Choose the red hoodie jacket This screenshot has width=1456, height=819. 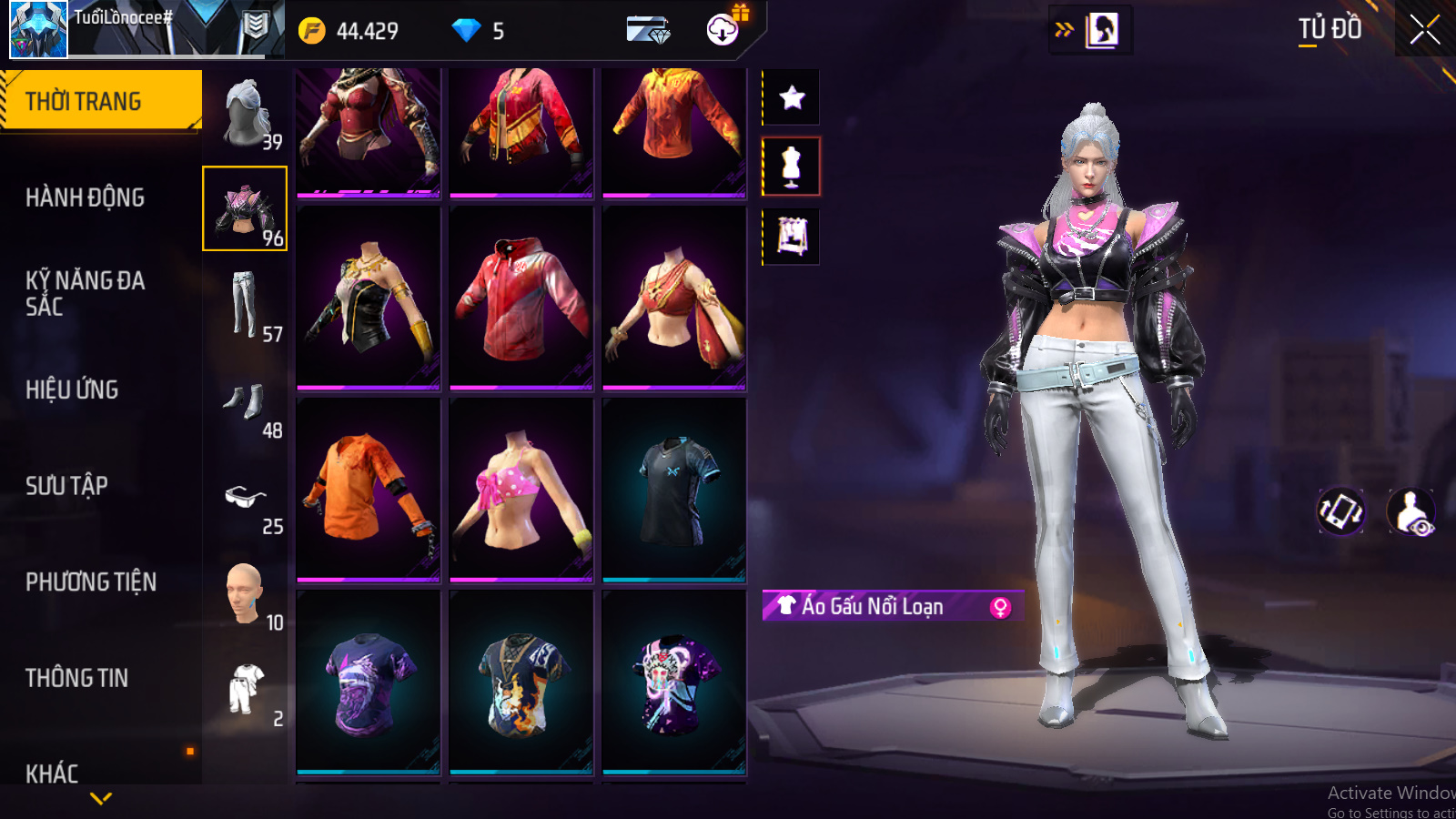pos(521,298)
